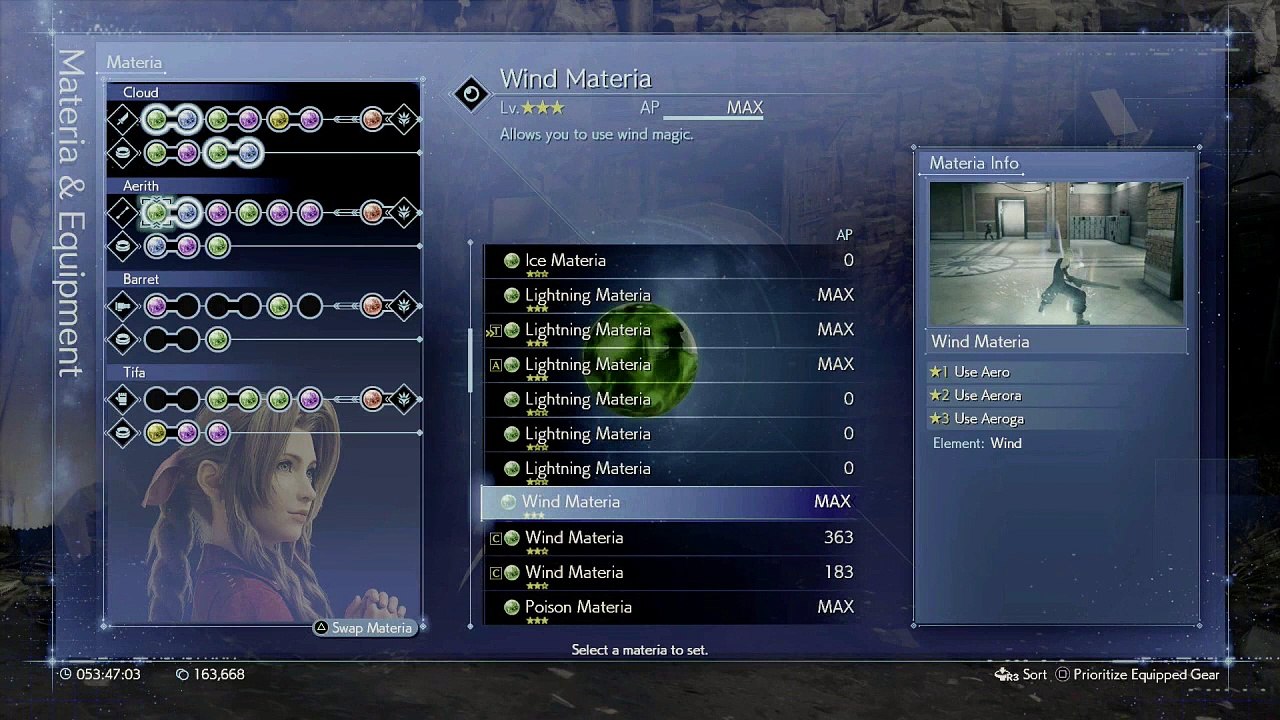Select the Ice Materia row
This screenshot has height=720, width=1280.
coord(668,261)
